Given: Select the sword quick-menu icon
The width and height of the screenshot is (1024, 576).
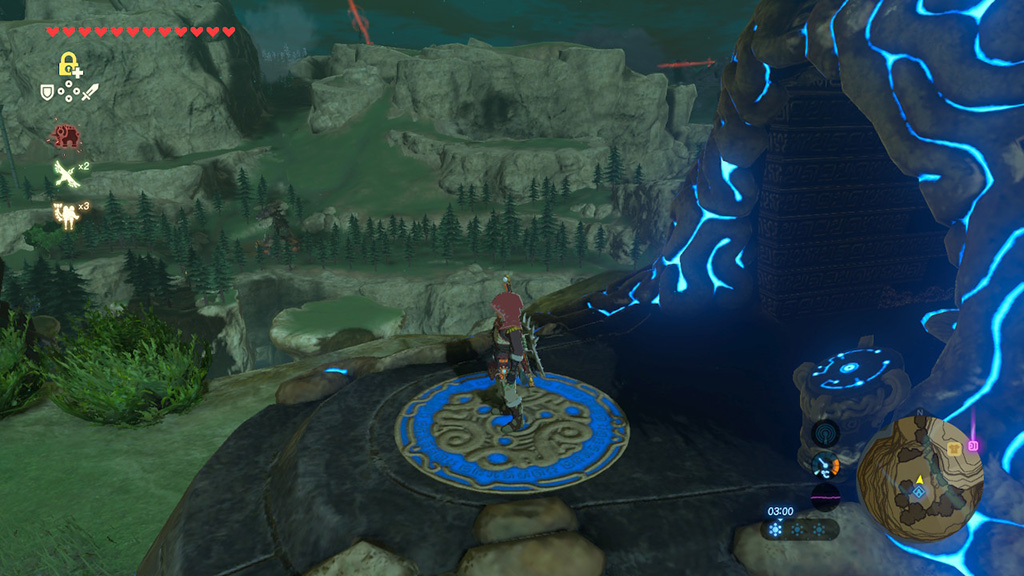Looking at the screenshot, I should (x=89, y=93).
